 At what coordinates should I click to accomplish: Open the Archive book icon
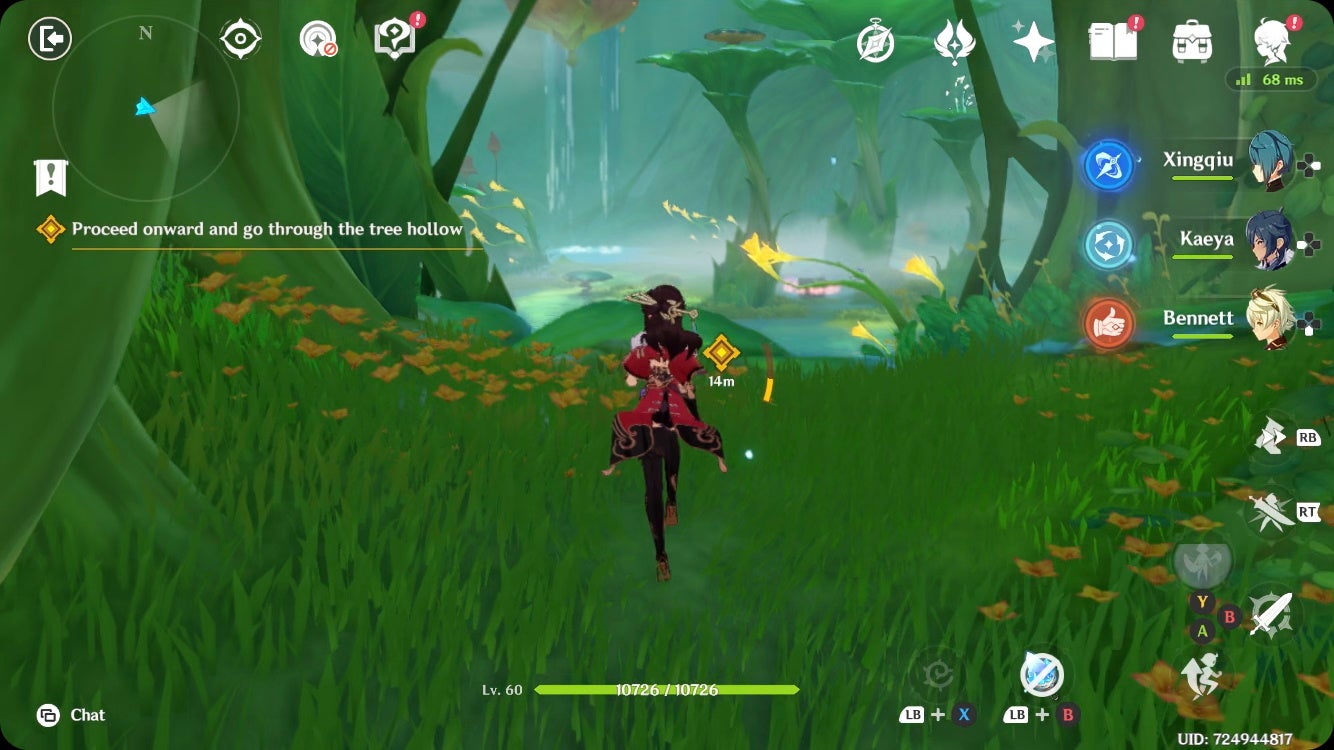[x=1114, y=42]
